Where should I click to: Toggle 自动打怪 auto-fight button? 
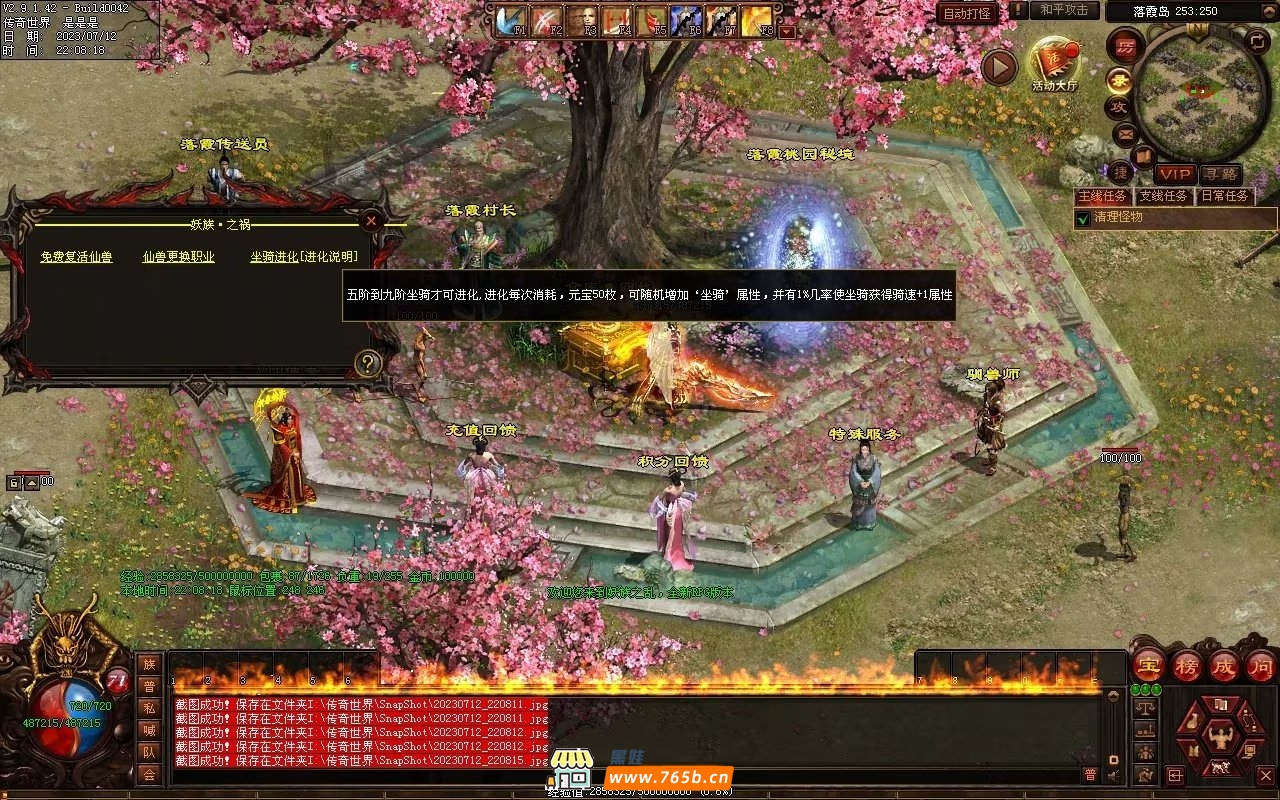click(x=967, y=13)
